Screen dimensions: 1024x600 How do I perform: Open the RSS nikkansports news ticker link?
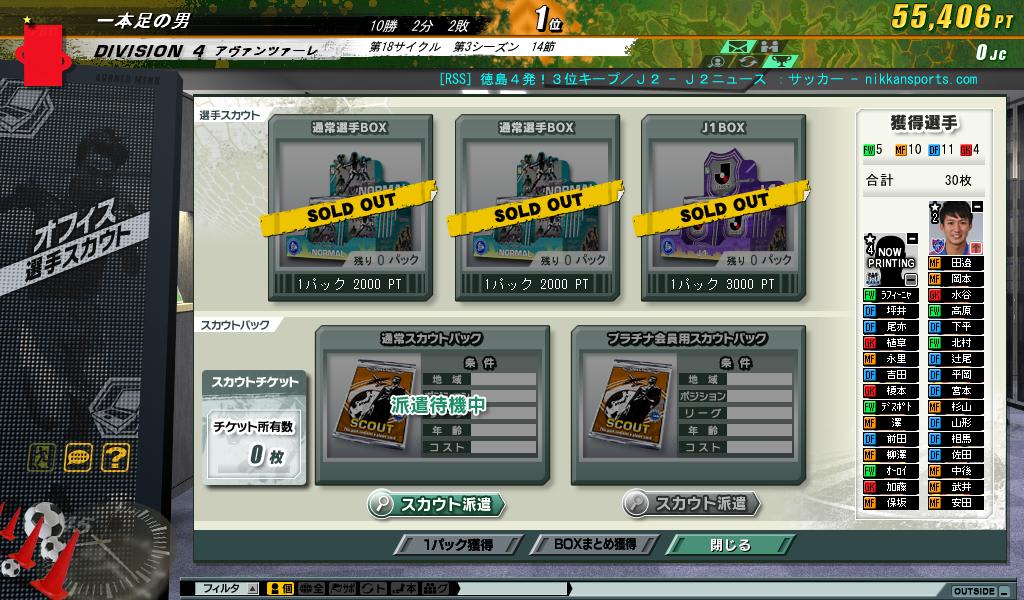tap(708, 79)
